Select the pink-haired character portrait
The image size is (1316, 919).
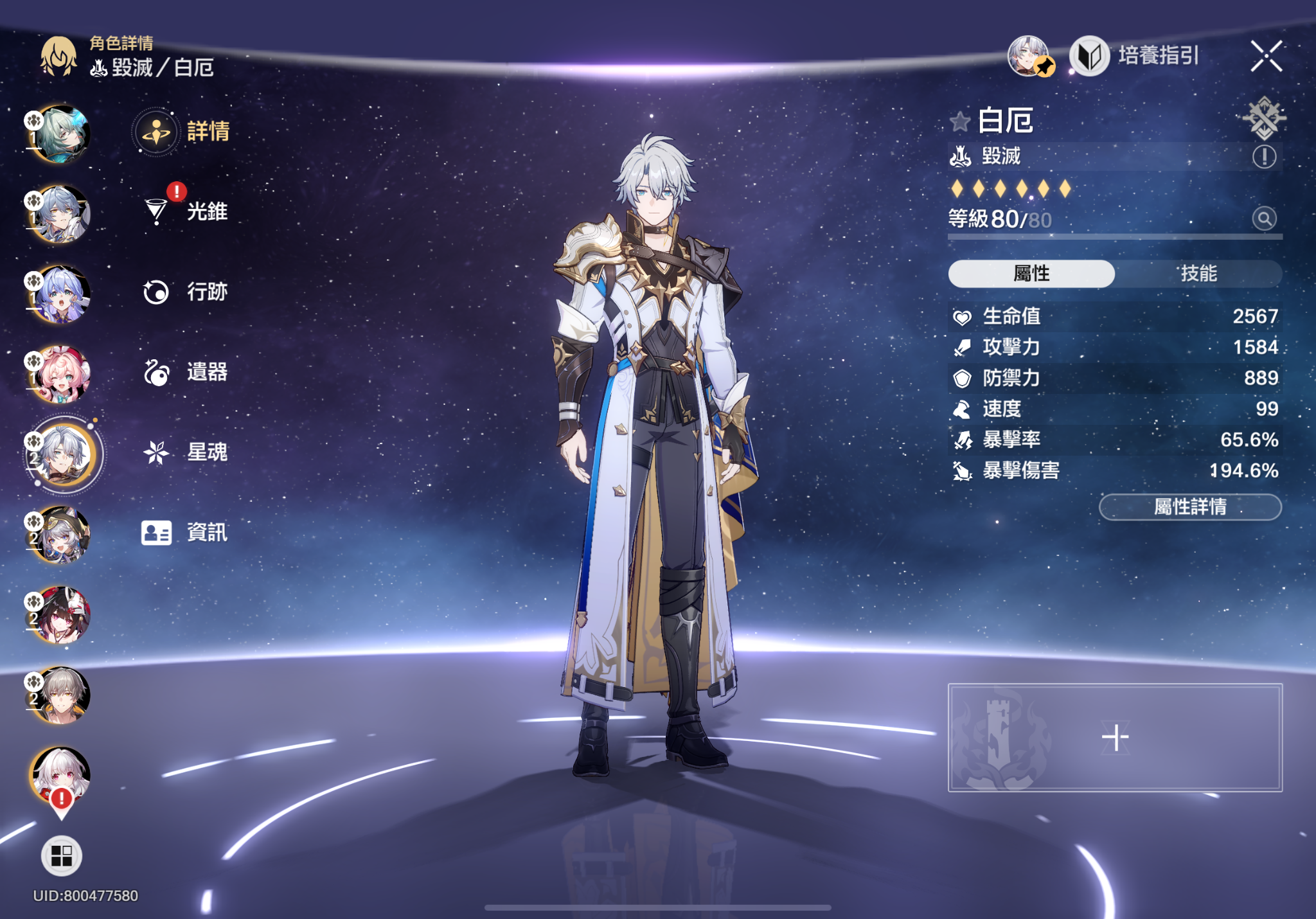(x=62, y=373)
